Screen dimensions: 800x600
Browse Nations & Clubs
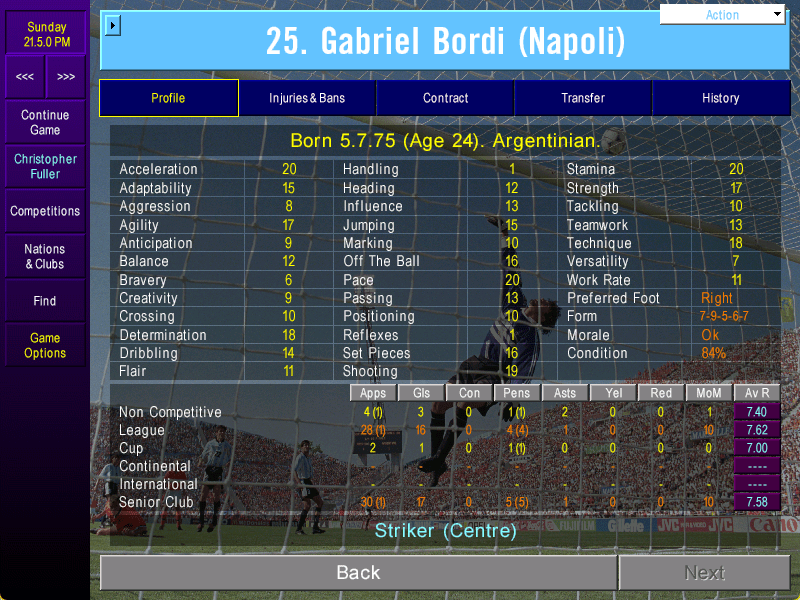click(x=45, y=256)
